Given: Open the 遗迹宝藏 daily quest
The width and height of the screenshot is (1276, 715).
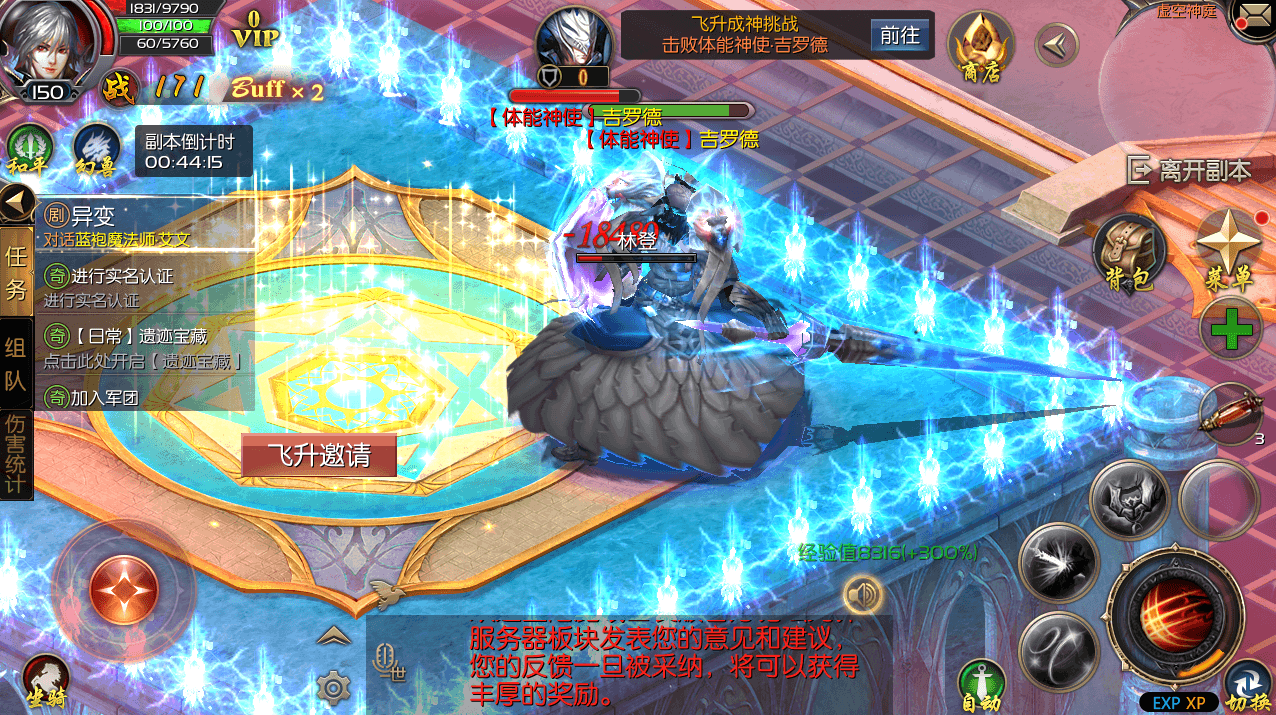Looking at the screenshot, I should pyautogui.click(x=146, y=347).
